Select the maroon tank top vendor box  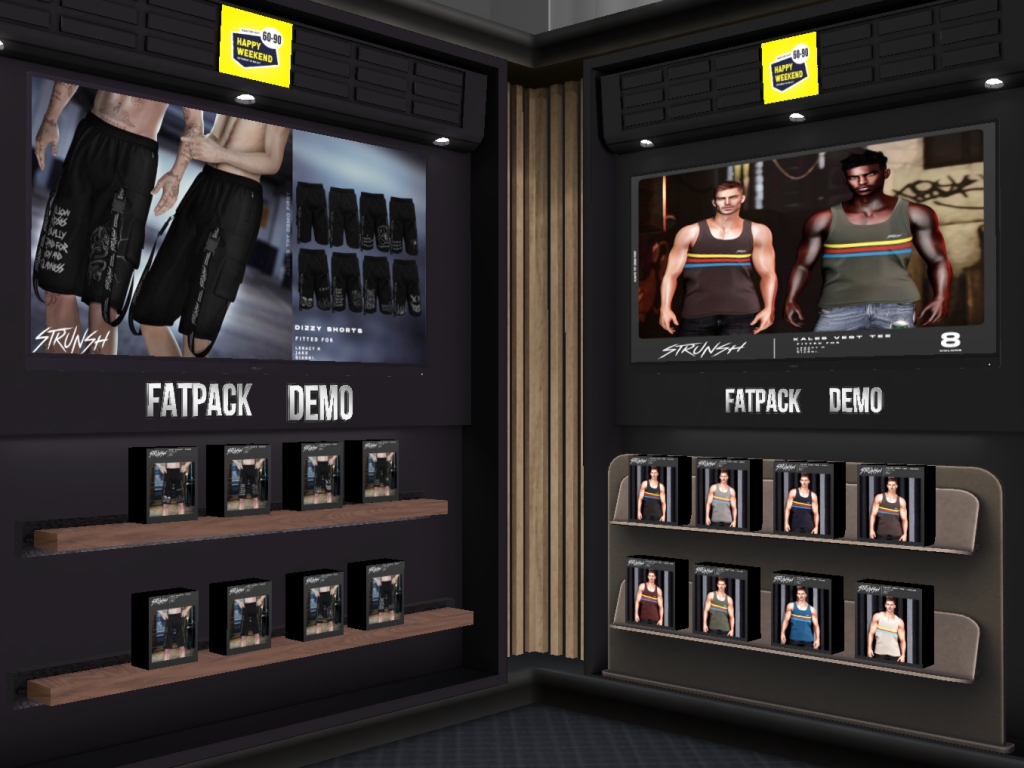pos(650,596)
